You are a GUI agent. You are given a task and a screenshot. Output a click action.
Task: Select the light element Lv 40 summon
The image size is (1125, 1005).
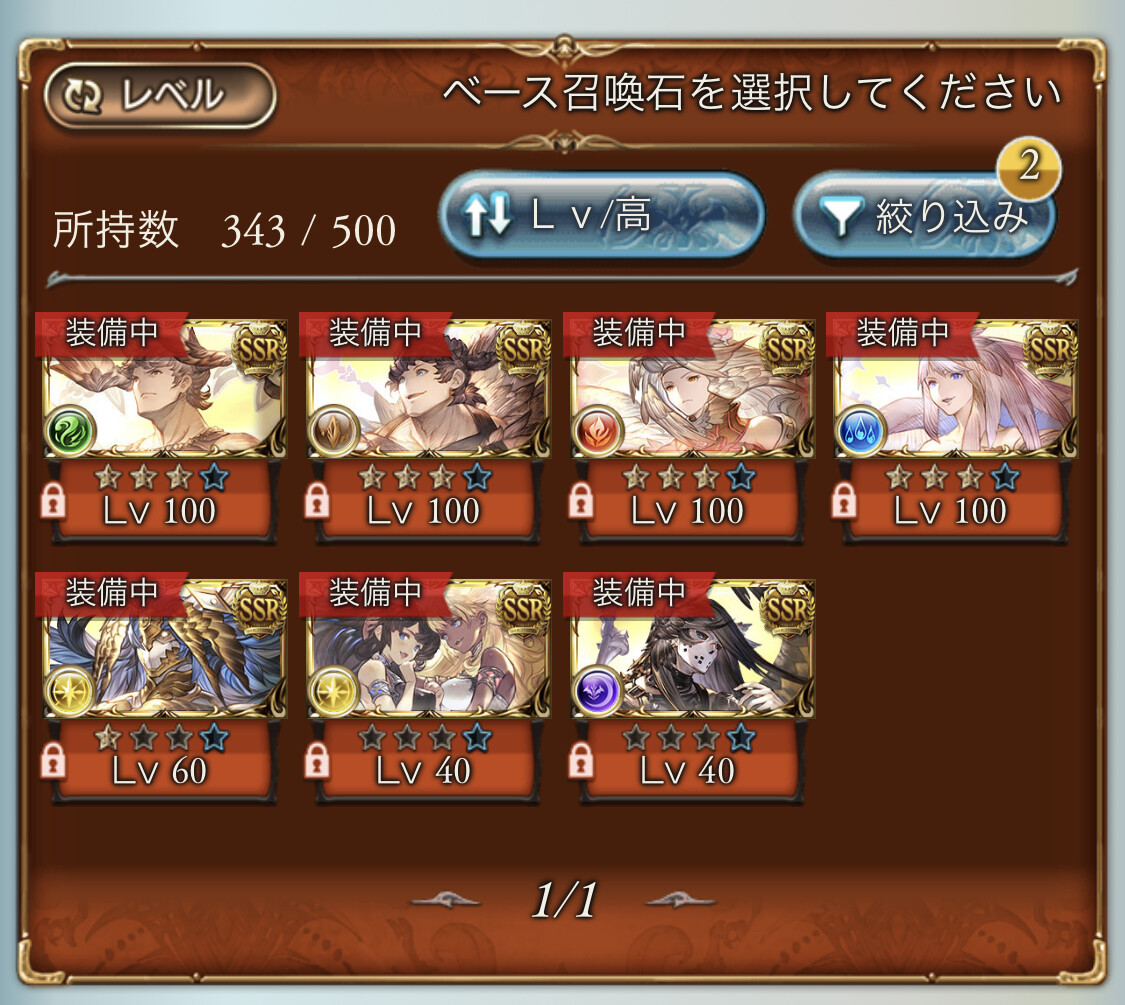pyautogui.click(x=429, y=650)
